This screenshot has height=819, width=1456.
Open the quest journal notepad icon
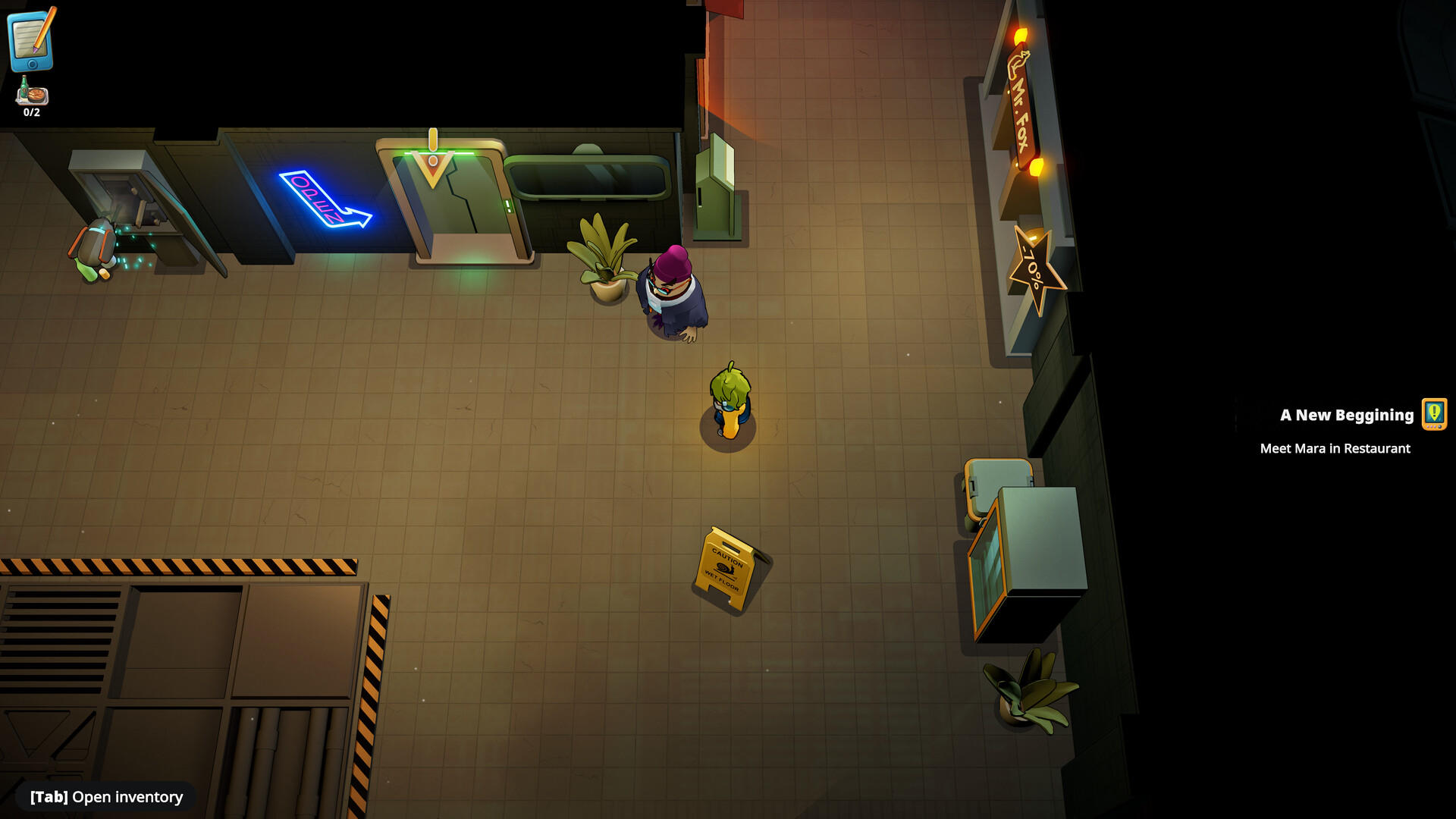[31, 42]
